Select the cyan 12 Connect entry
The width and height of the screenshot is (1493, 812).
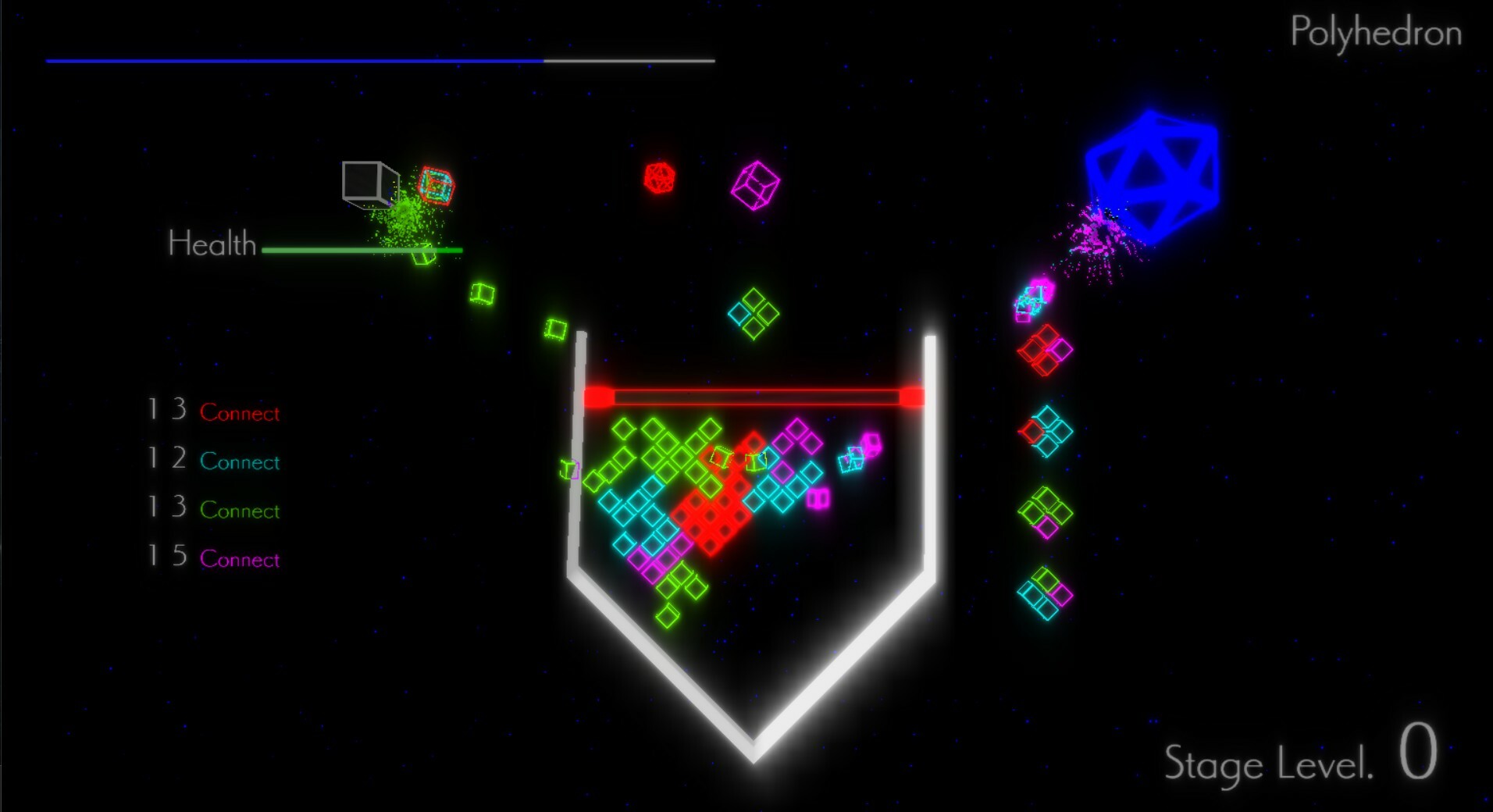[x=213, y=461]
